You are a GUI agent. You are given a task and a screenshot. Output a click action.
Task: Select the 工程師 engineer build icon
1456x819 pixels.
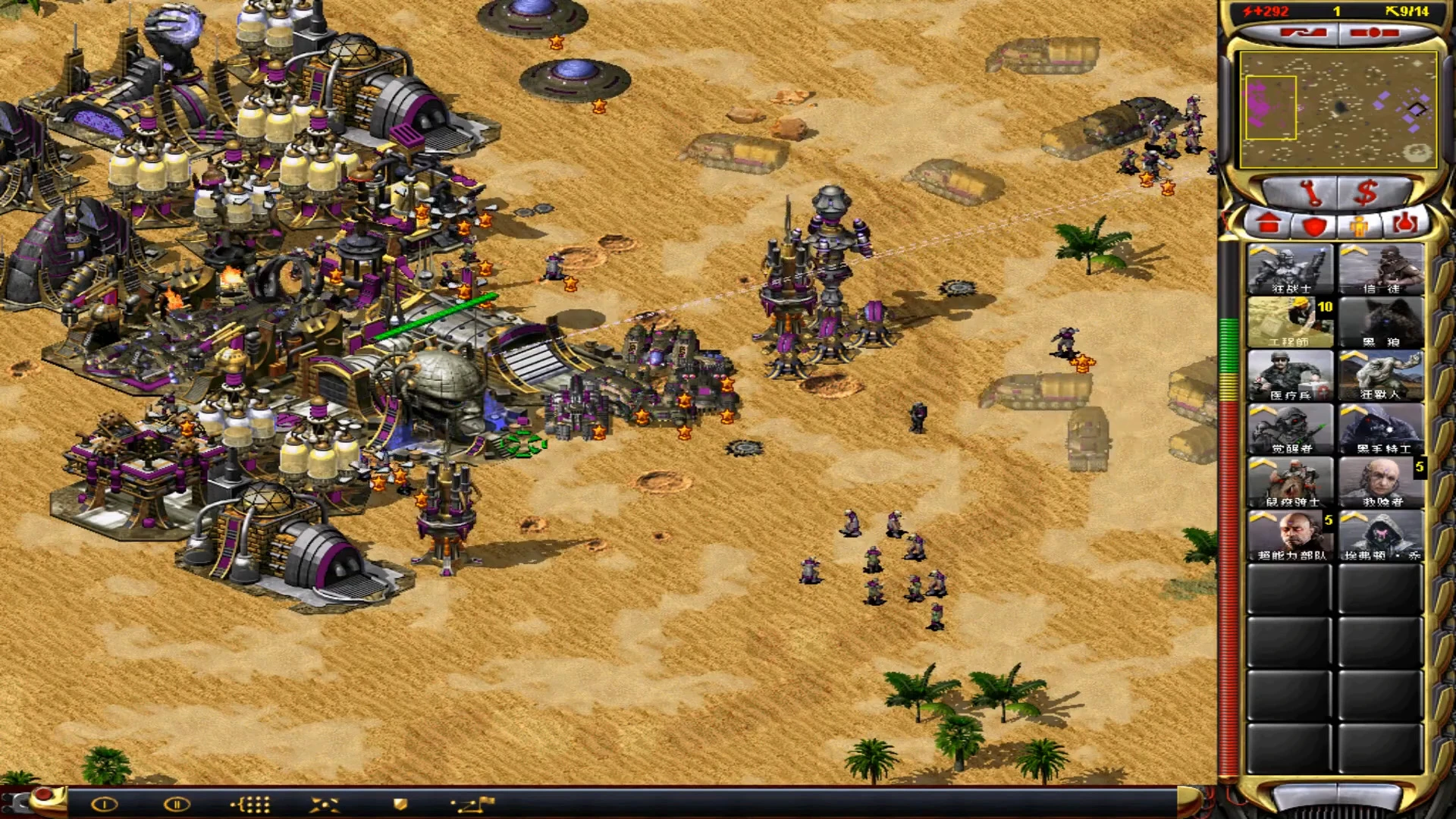pos(1290,322)
